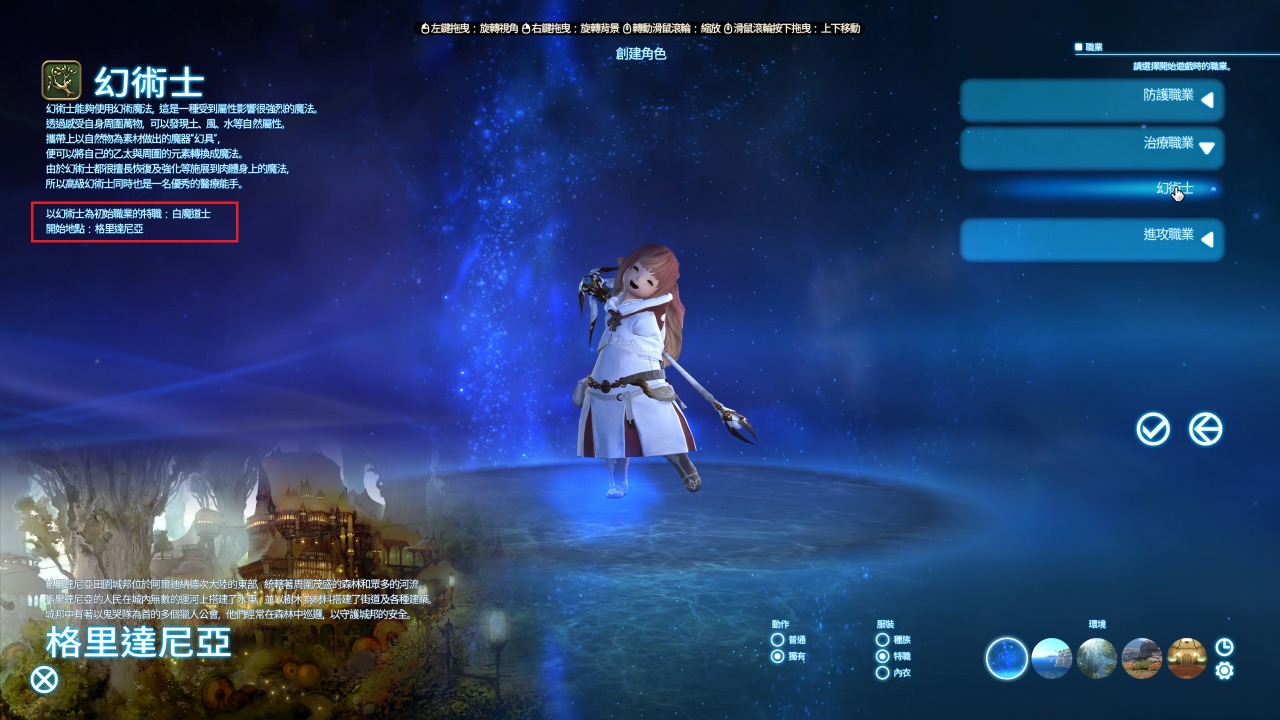Go back using the arrow button
Image resolution: width=1280 pixels, height=720 pixels.
(x=1205, y=428)
